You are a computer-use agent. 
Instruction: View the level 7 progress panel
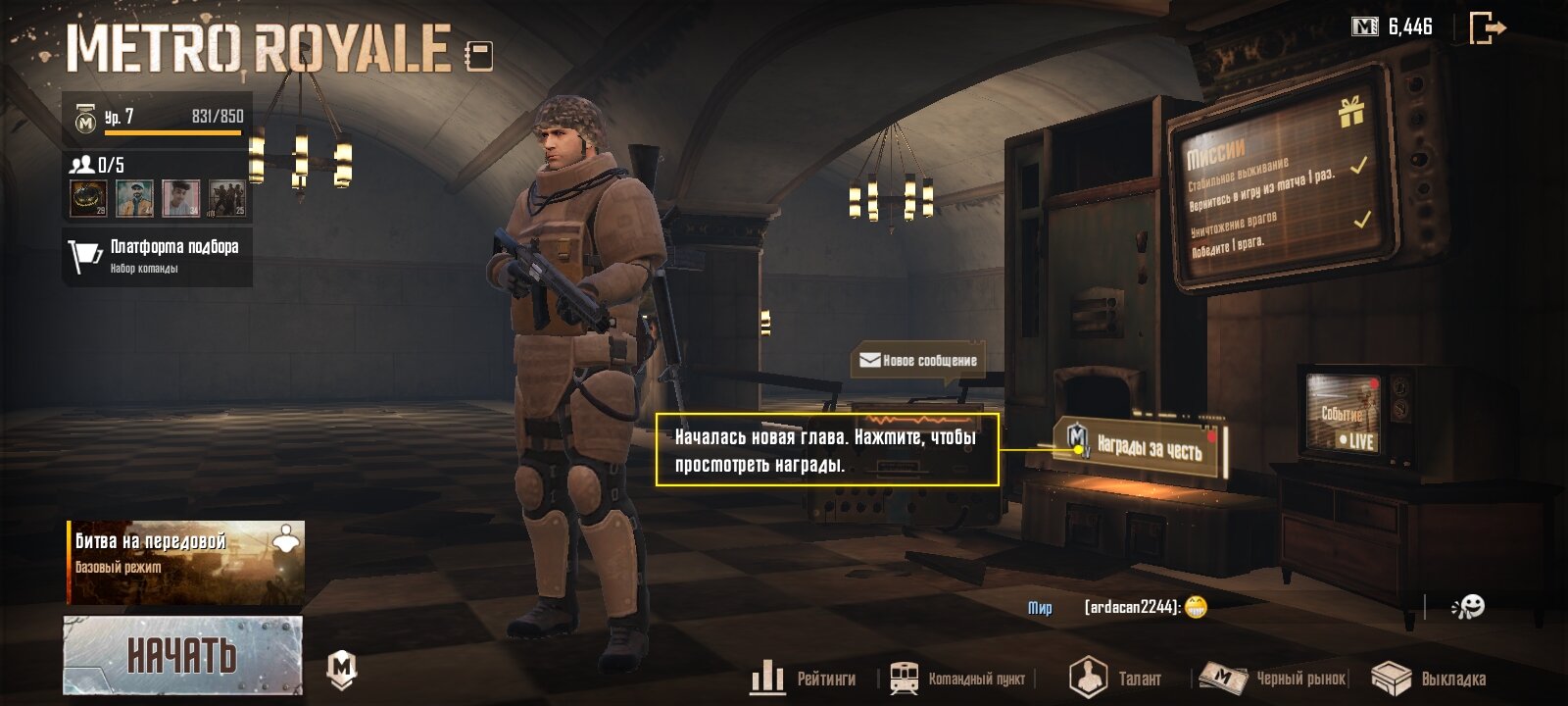click(158, 118)
